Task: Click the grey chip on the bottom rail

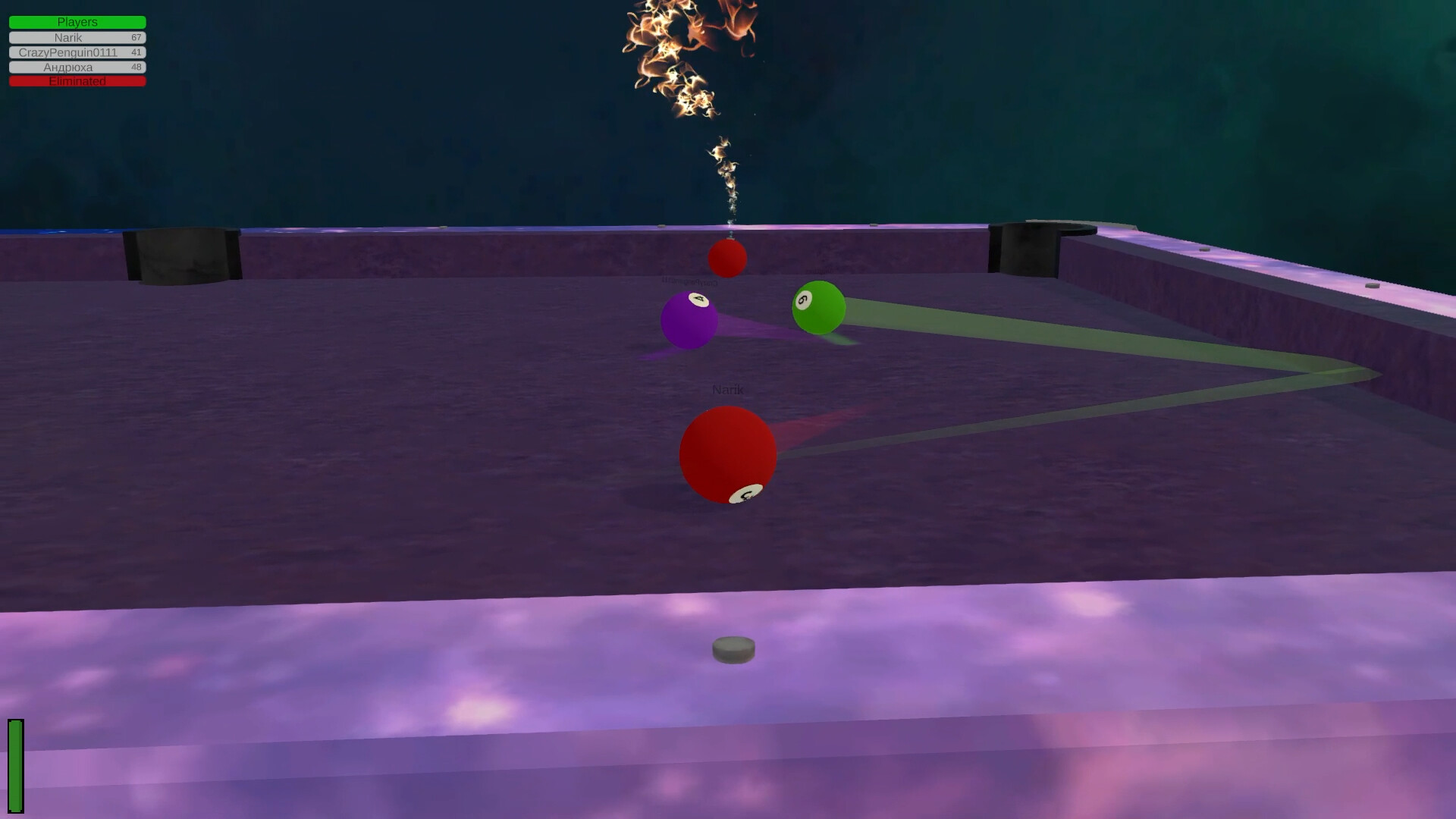Action: pos(733,648)
